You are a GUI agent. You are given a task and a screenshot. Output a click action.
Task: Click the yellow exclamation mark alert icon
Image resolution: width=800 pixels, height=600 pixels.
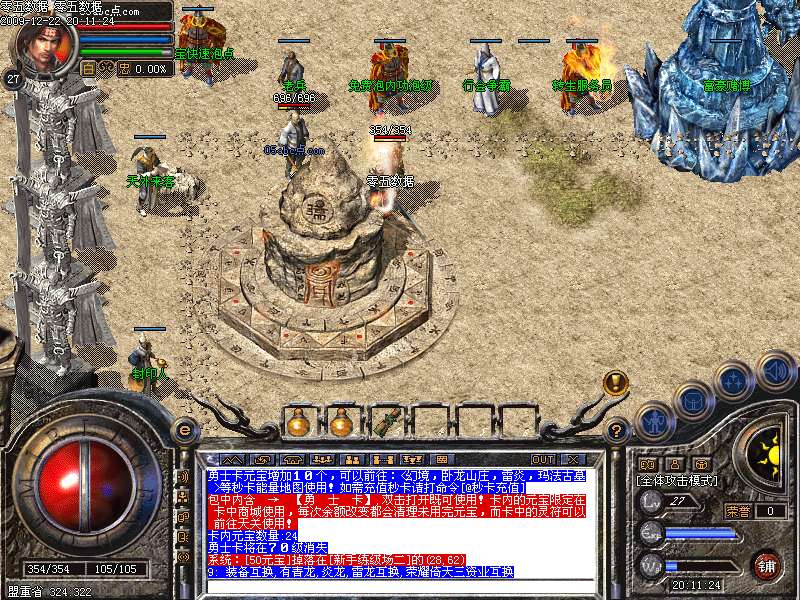pos(615,382)
